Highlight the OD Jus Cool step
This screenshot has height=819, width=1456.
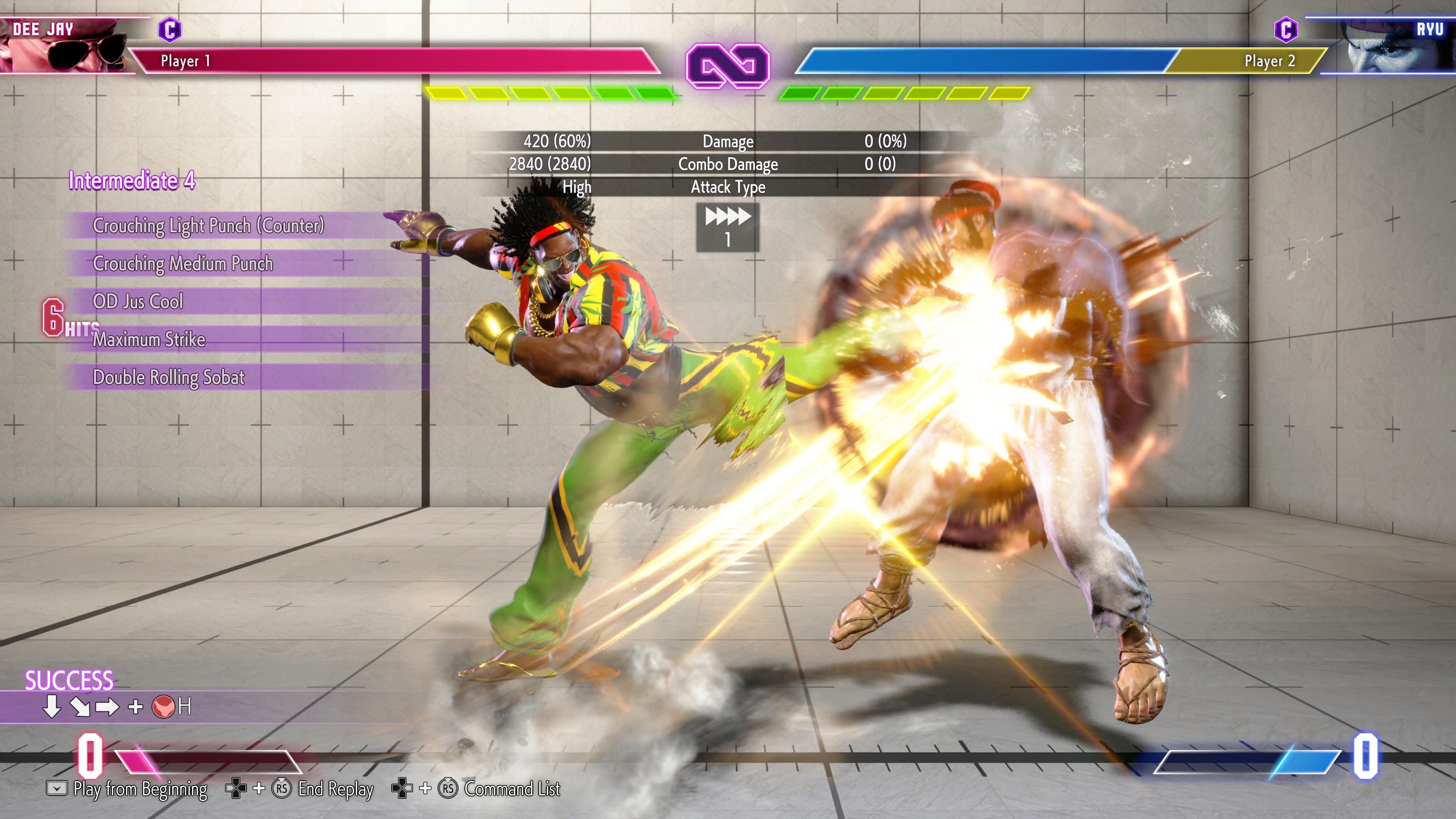click(x=138, y=301)
